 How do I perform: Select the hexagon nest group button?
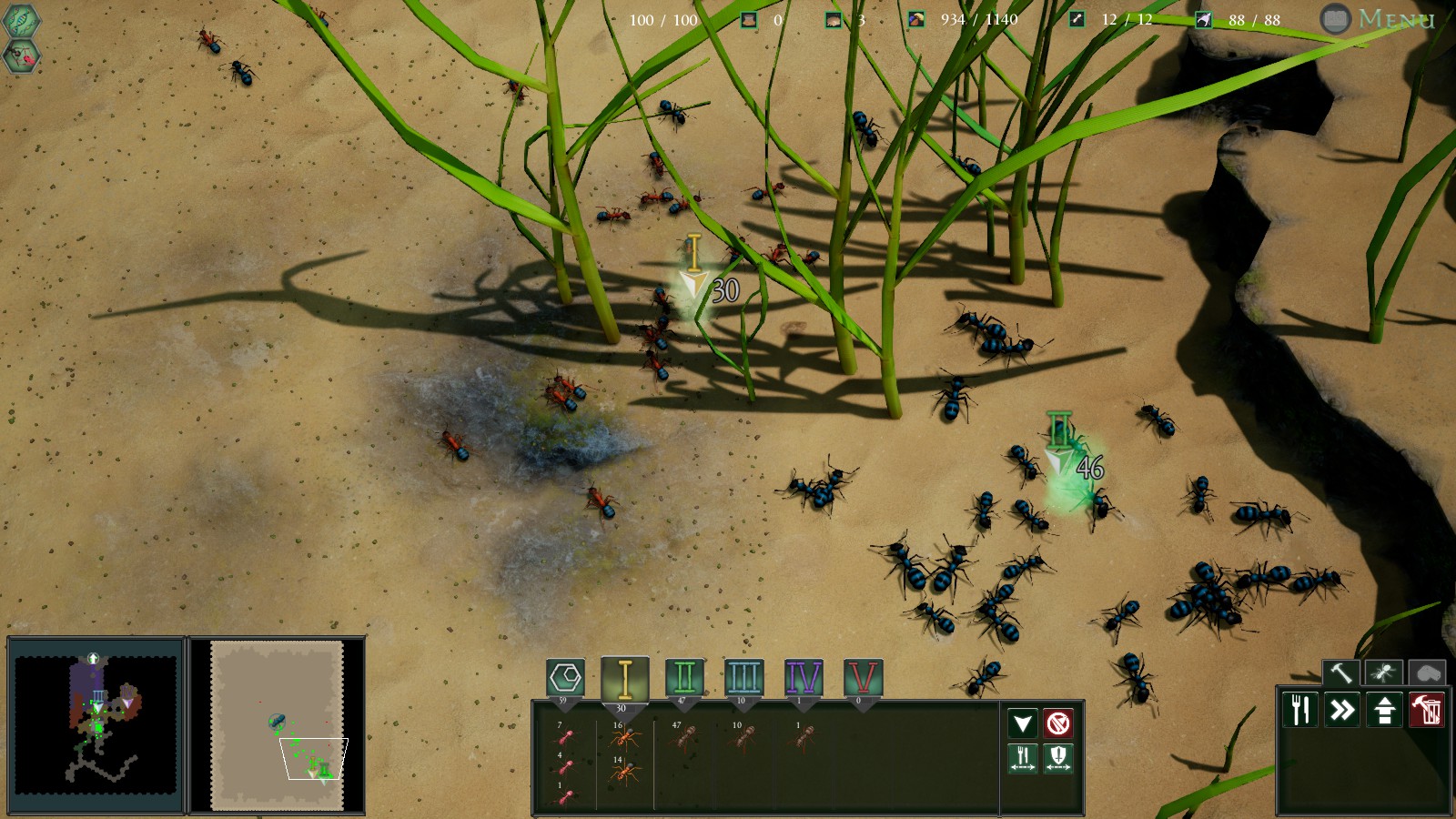pyautogui.click(x=565, y=678)
